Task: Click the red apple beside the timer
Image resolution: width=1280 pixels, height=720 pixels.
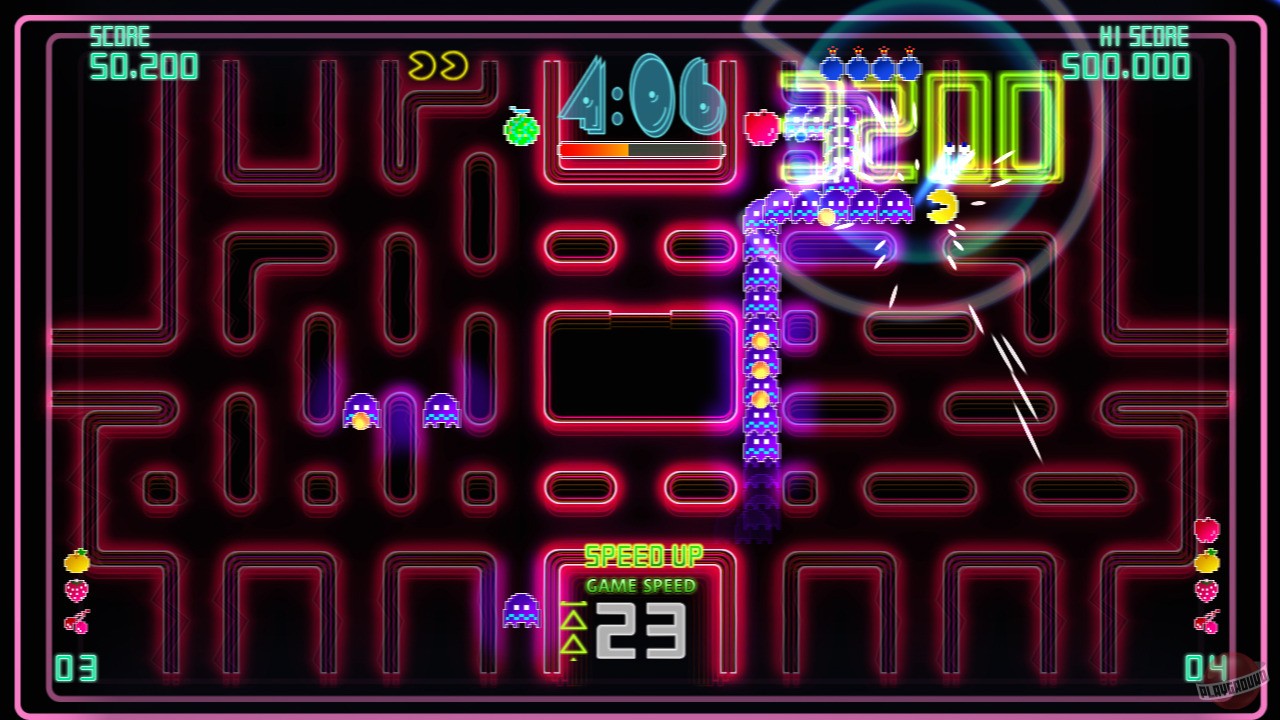Action: [x=760, y=130]
